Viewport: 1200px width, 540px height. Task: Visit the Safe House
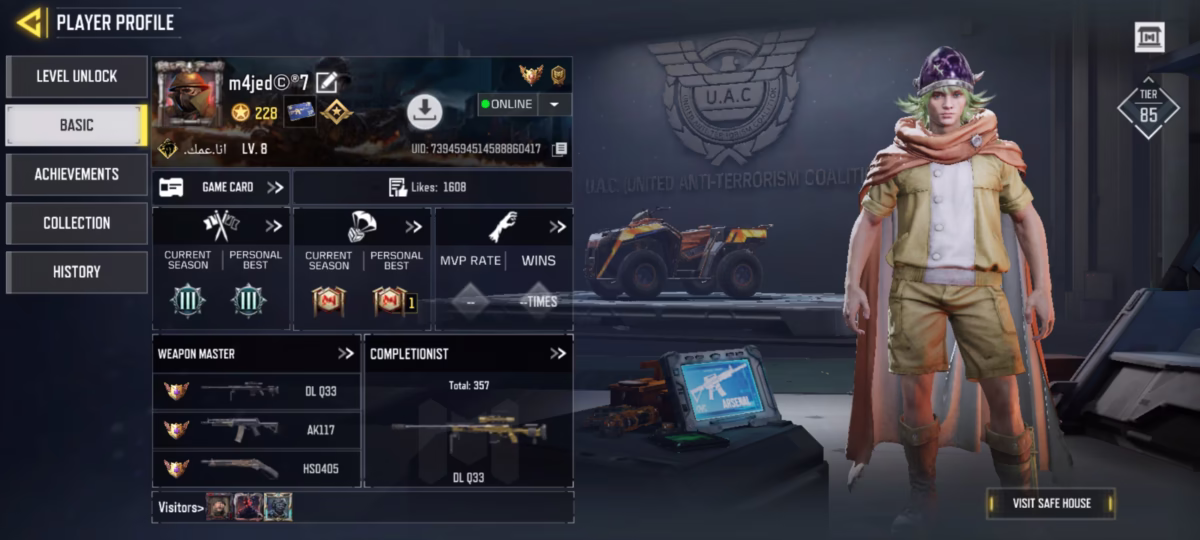(1051, 503)
